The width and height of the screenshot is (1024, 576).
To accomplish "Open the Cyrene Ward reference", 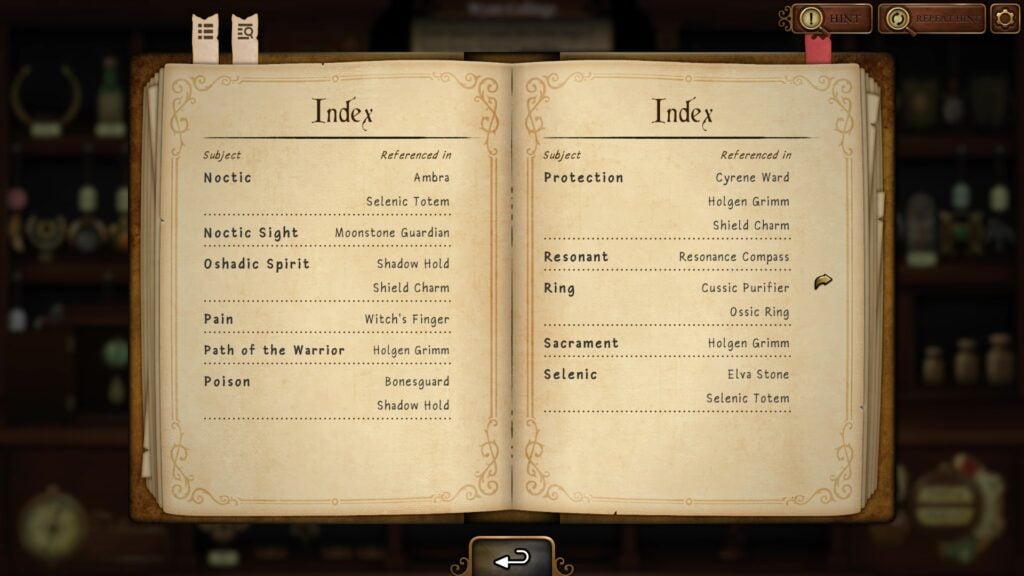I will 752,178.
